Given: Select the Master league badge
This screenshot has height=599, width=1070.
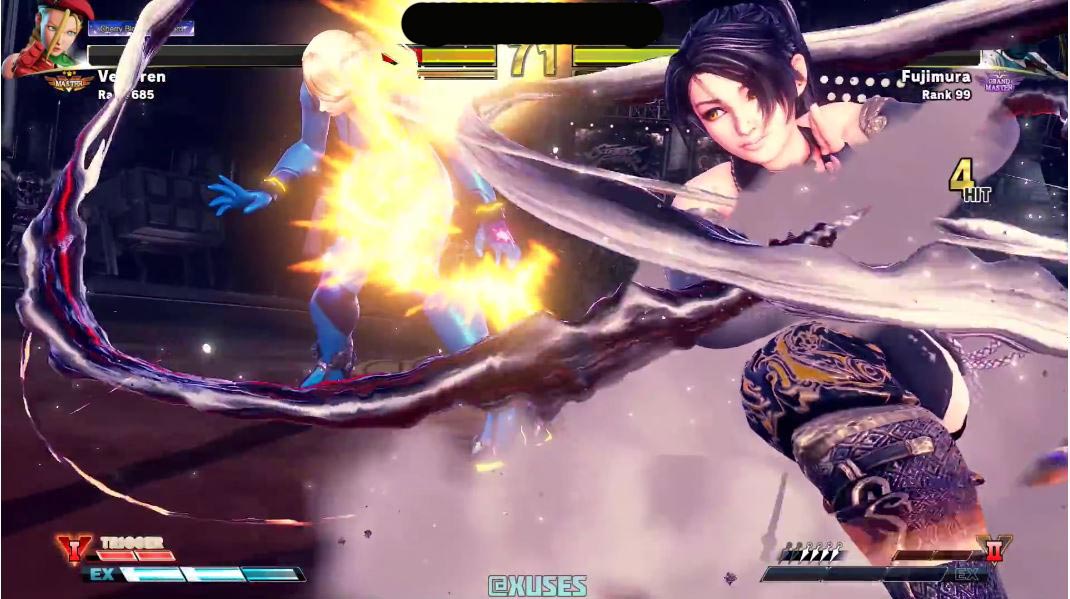Looking at the screenshot, I should point(68,81).
